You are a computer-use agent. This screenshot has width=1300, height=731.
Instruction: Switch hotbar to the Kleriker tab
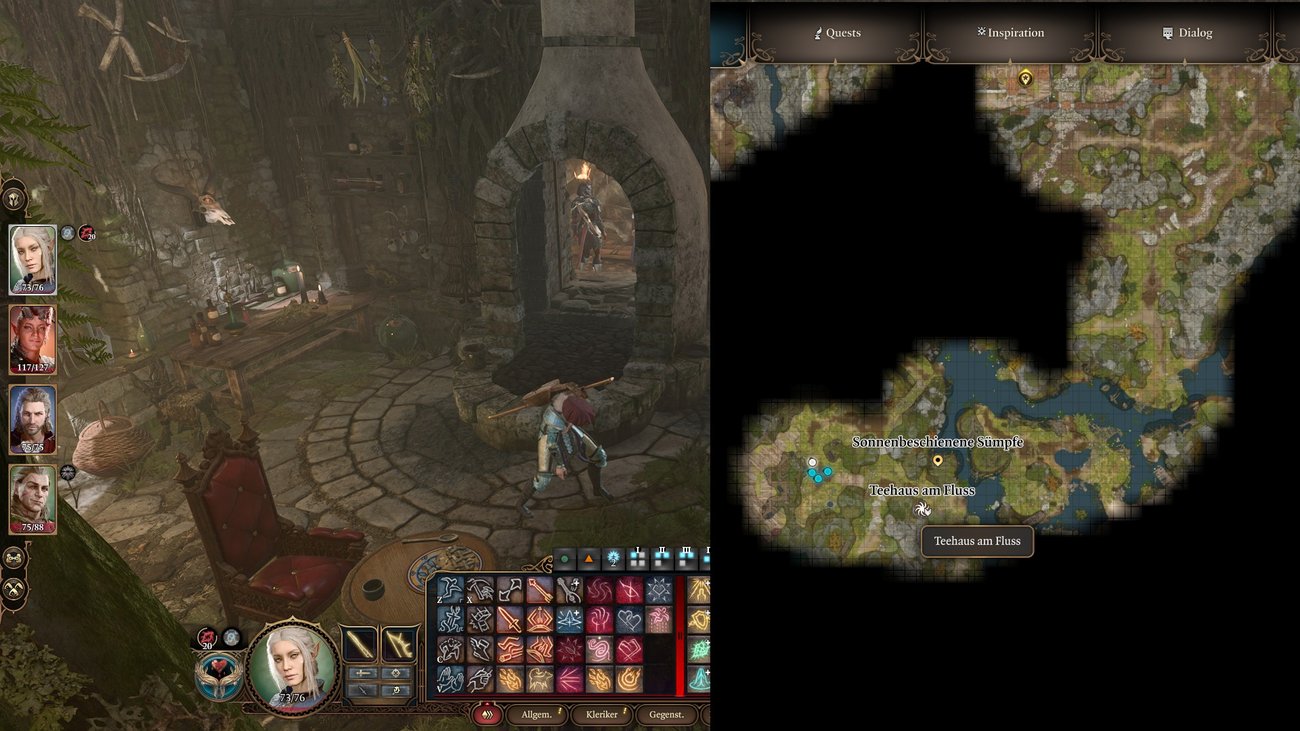point(601,714)
